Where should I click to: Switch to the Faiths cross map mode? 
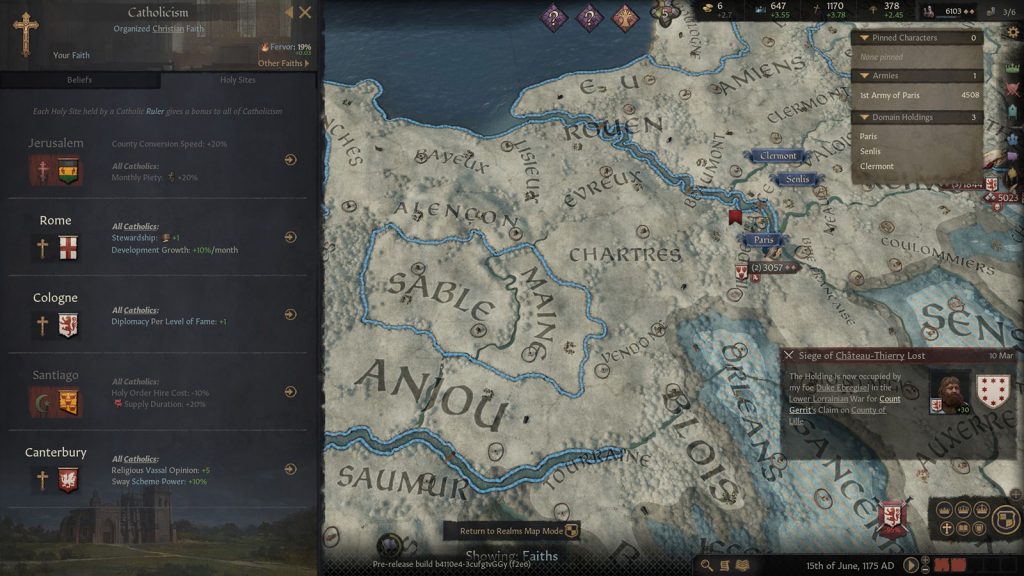(x=946, y=527)
